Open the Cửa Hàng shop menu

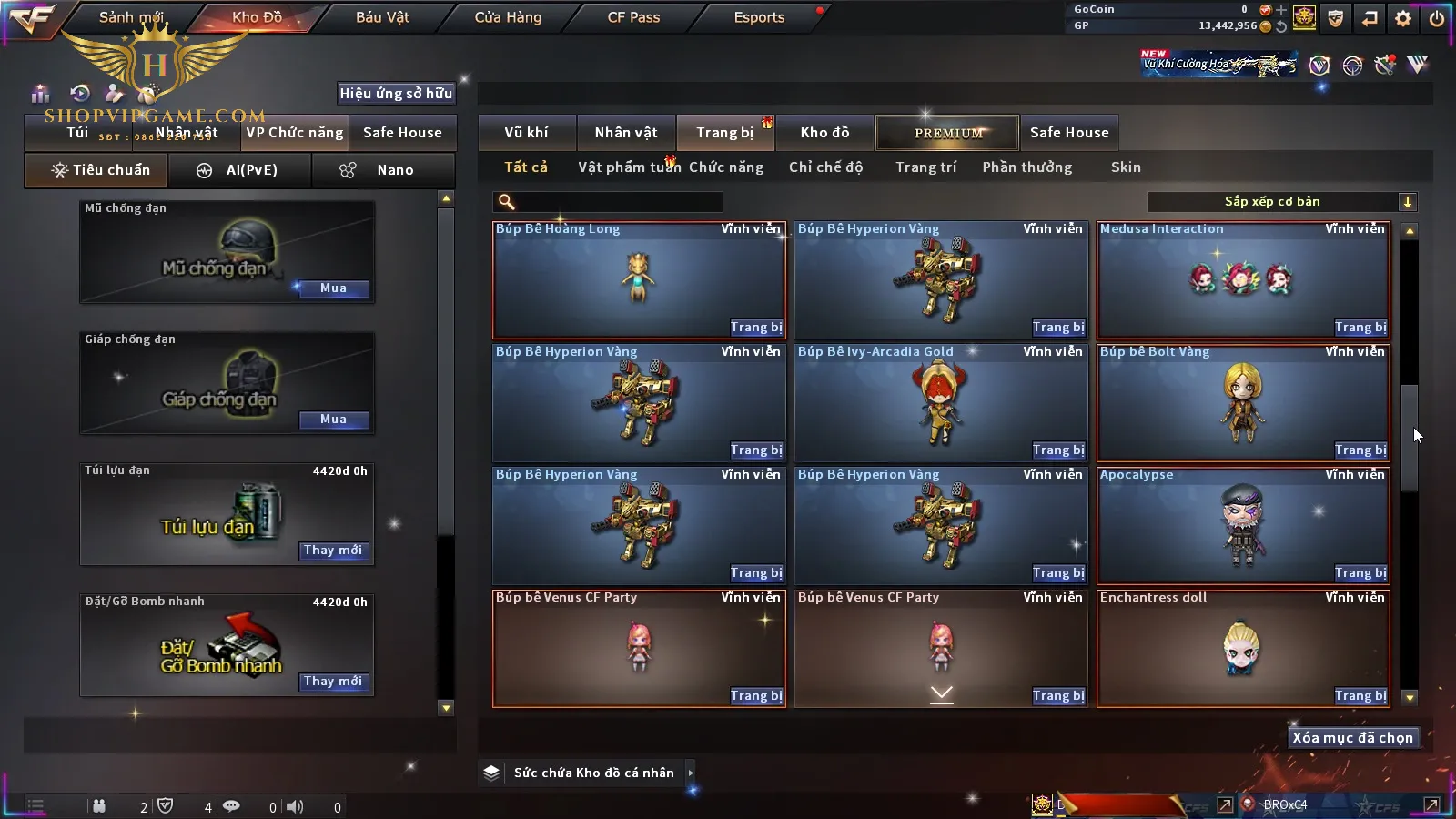tap(508, 17)
